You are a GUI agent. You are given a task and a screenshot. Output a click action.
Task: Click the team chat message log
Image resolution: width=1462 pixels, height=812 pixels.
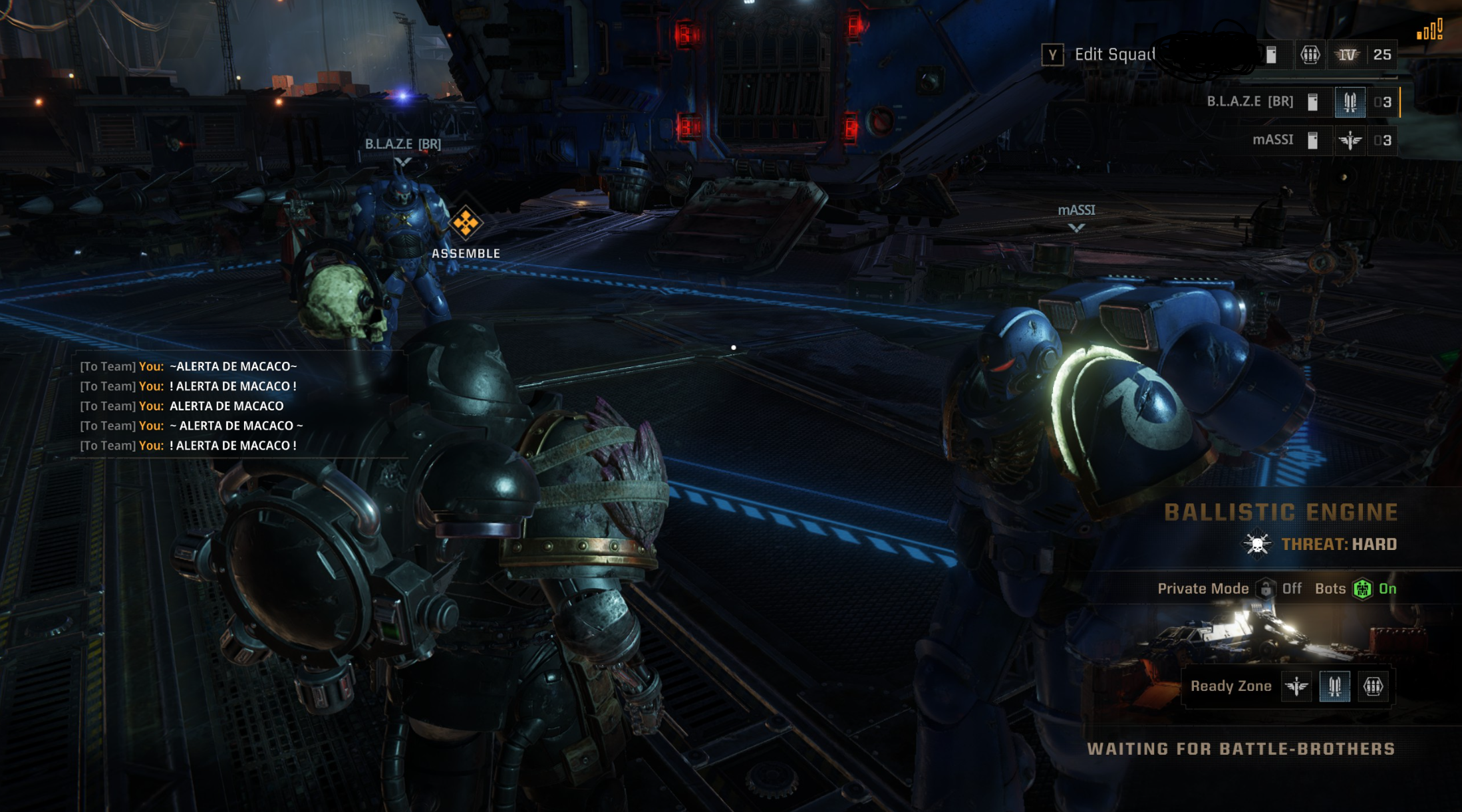(190, 406)
